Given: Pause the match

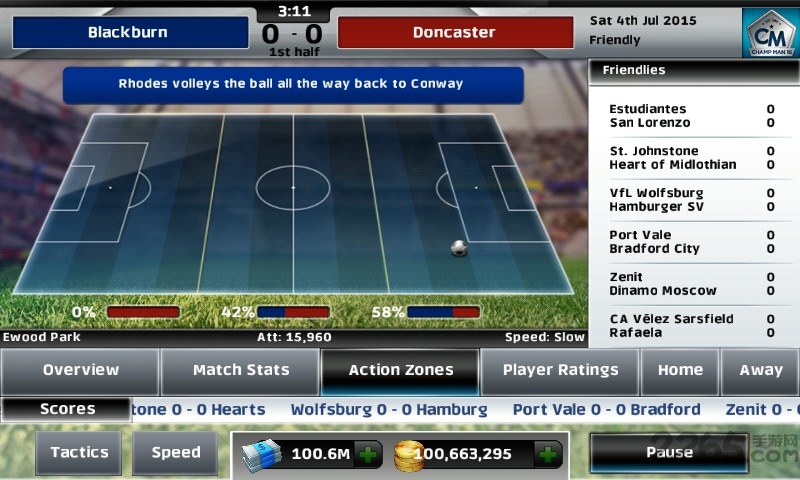Looking at the screenshot, I should 669,453.
